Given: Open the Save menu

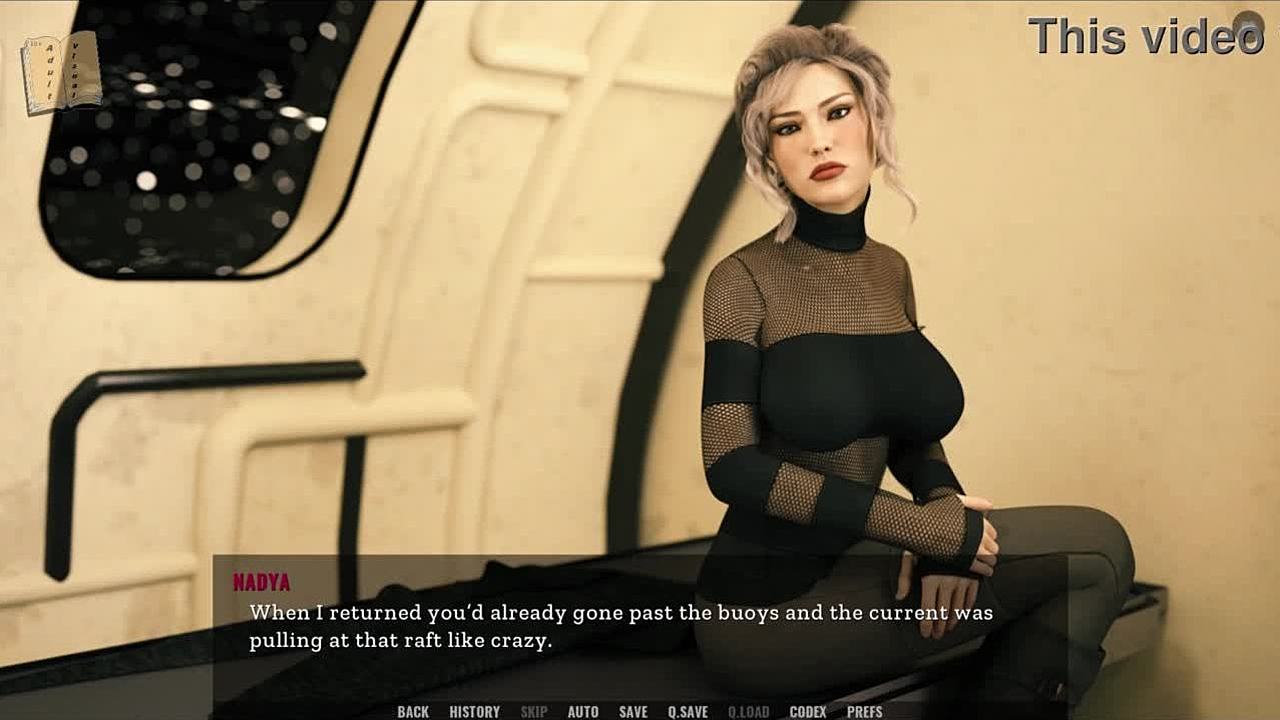Looking at the screenshot, I should point(633,711).
